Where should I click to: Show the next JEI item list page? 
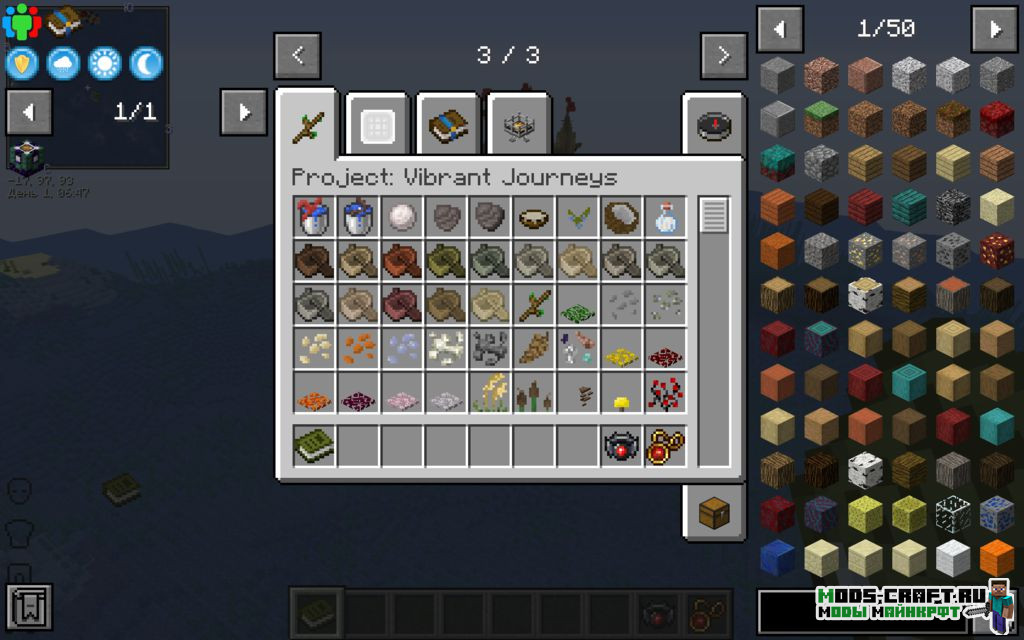[994, 29]
